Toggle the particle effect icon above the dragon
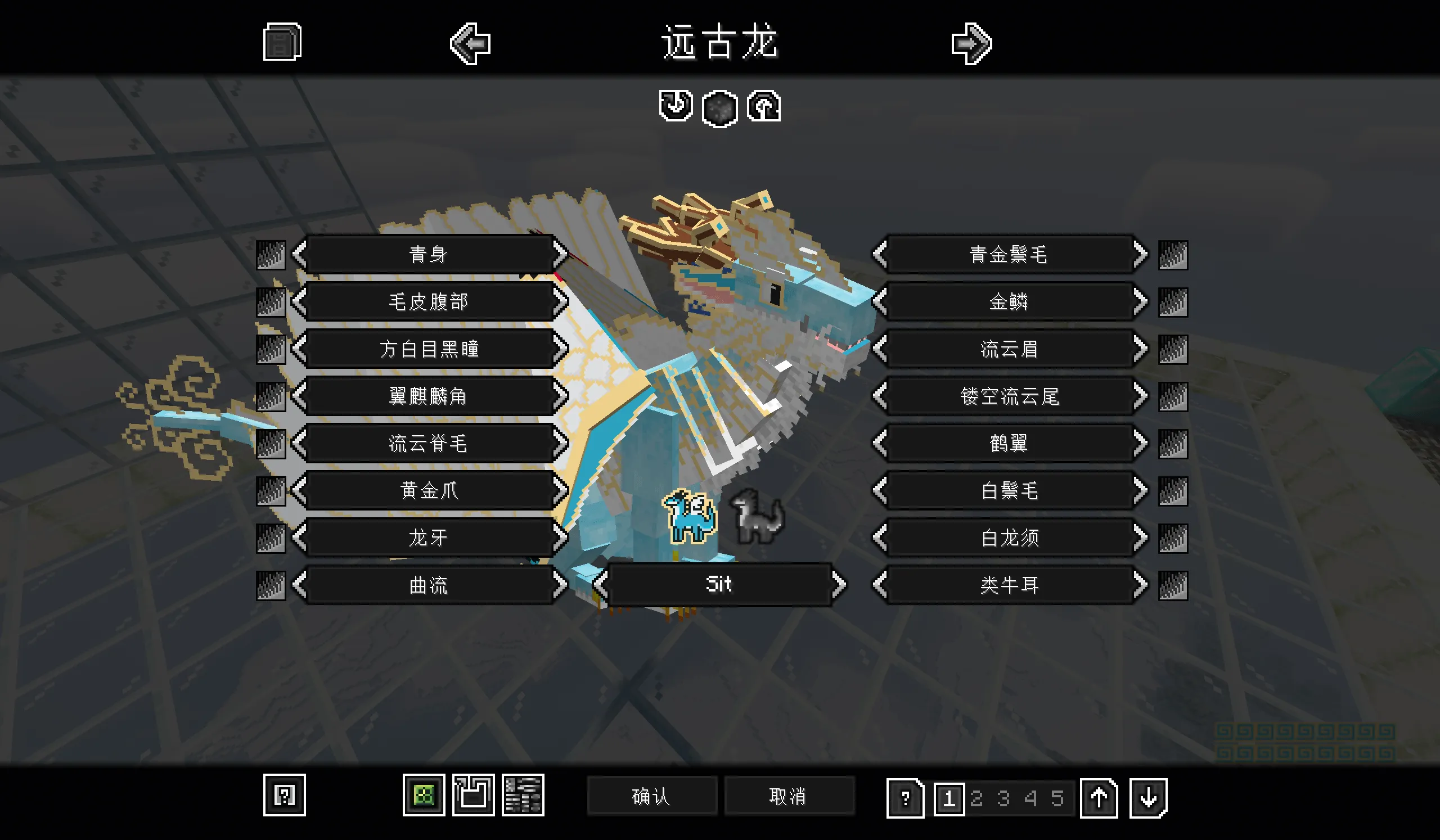This screenshot has height=840, width=1440. tap(719, 108)
